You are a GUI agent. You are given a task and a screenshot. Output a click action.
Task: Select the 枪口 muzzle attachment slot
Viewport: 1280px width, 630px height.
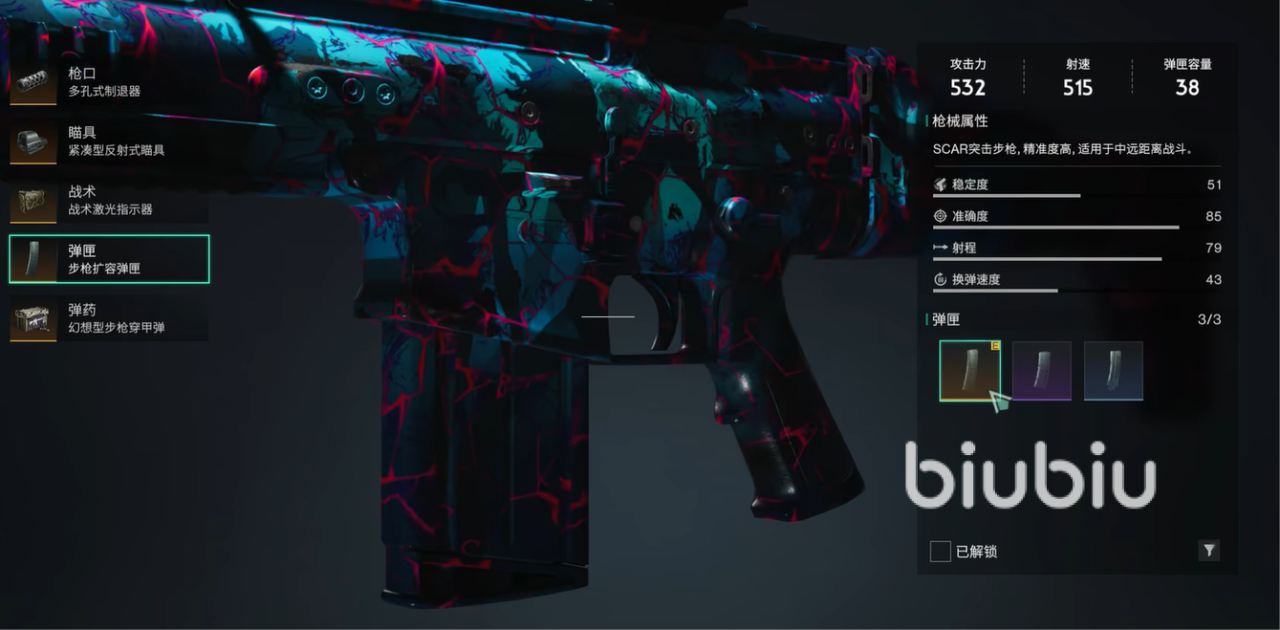tap(108, 82)
